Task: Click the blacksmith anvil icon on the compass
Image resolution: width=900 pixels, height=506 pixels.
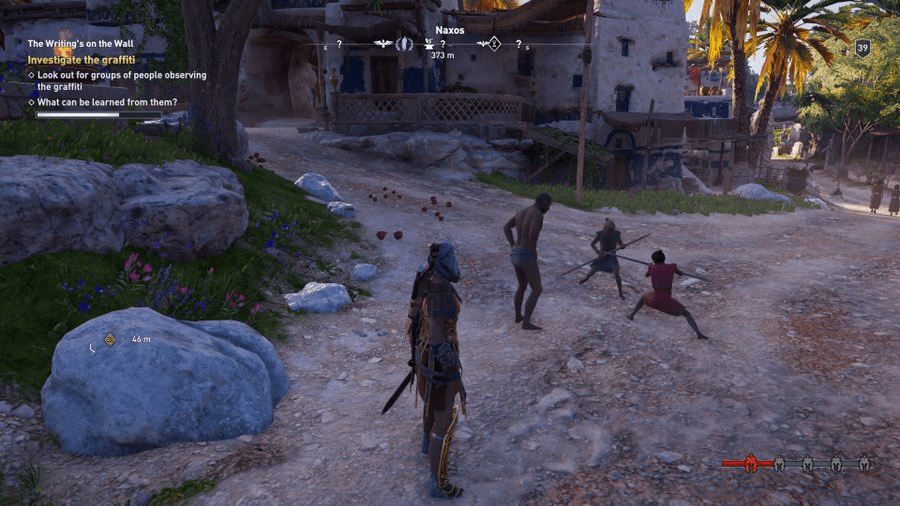Action: [429, 44]
